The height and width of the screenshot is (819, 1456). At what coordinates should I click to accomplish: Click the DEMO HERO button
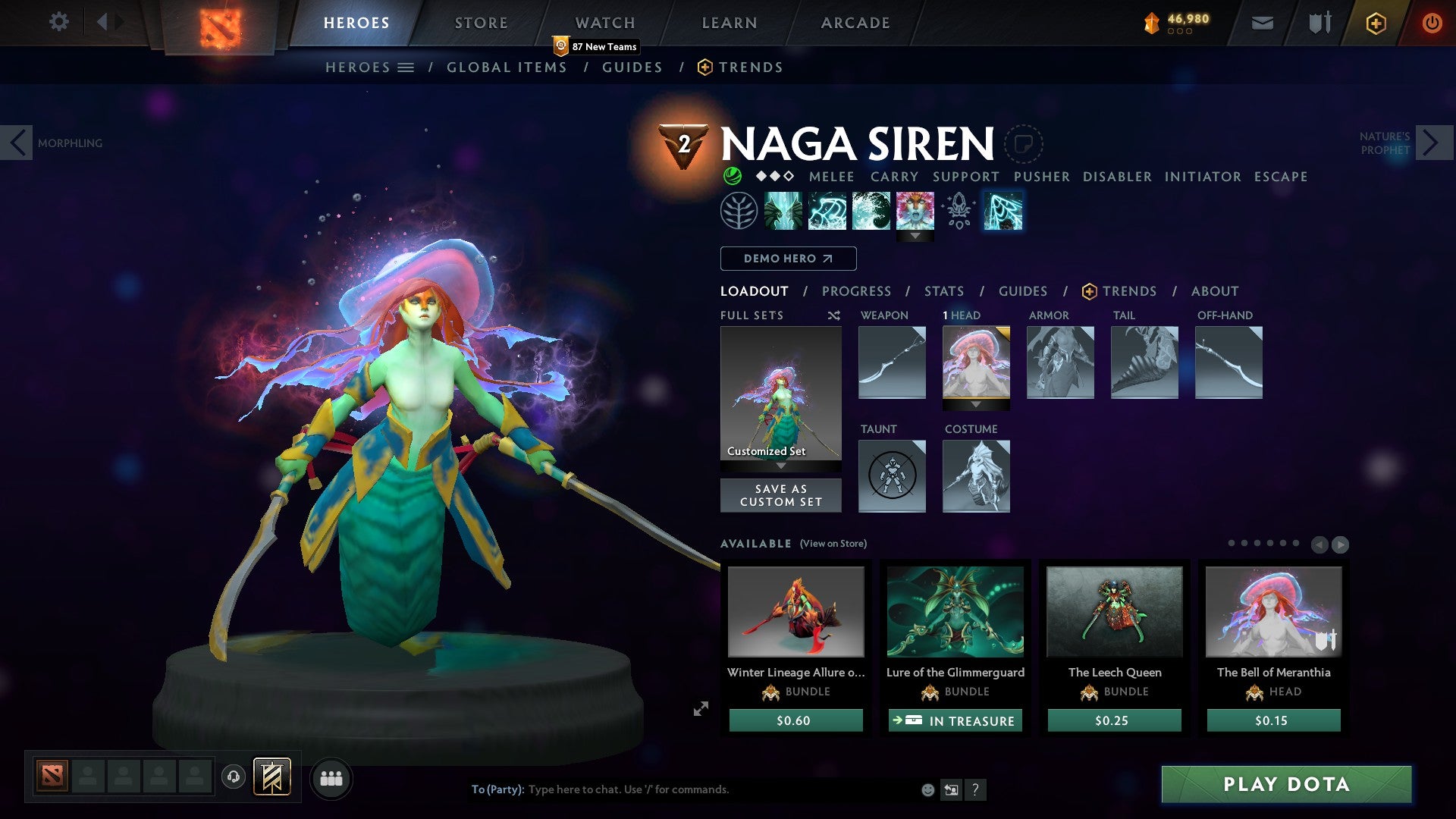[787, 258]
